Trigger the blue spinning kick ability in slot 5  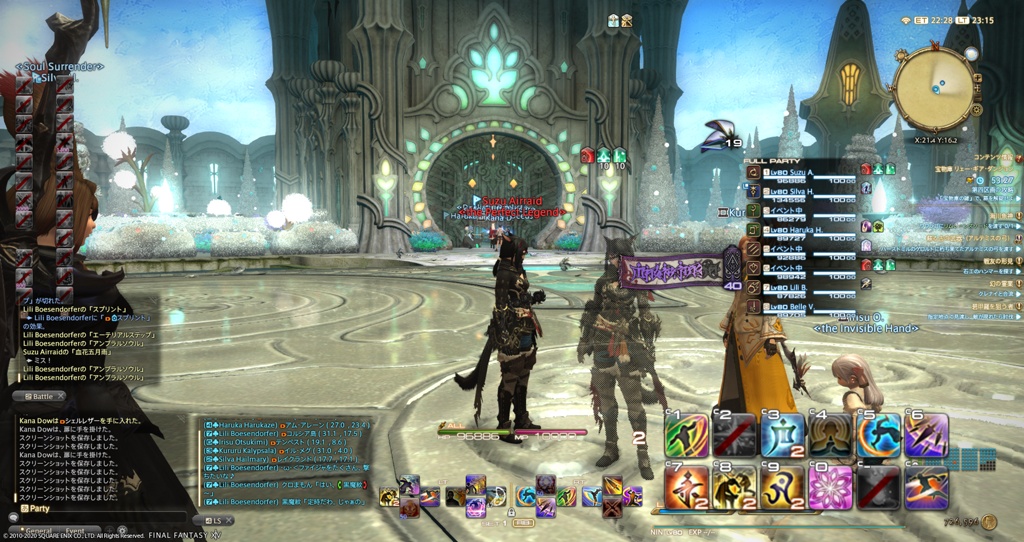click(878, 435)
